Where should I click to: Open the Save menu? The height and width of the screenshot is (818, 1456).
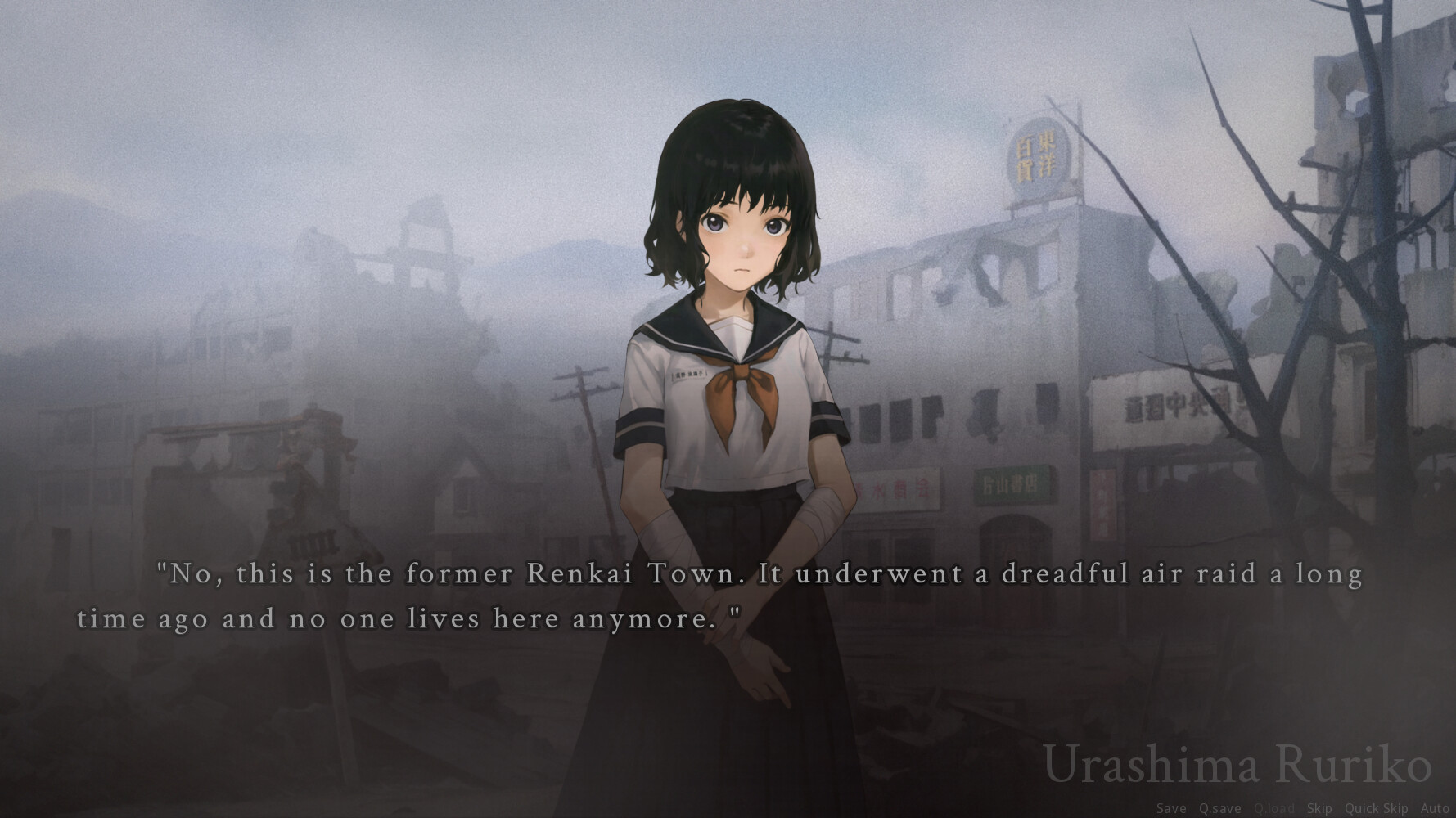point(1170,808)
